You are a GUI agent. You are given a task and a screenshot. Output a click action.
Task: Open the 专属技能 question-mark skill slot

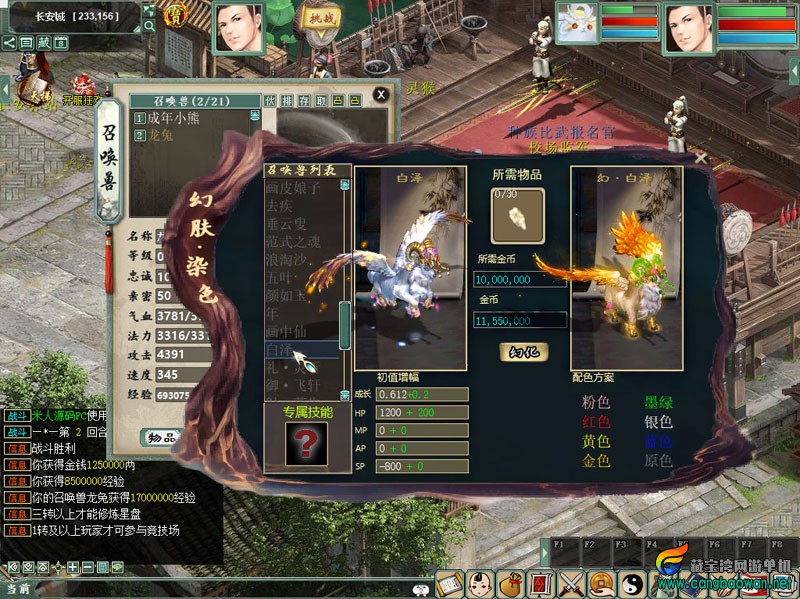(305, 442)
